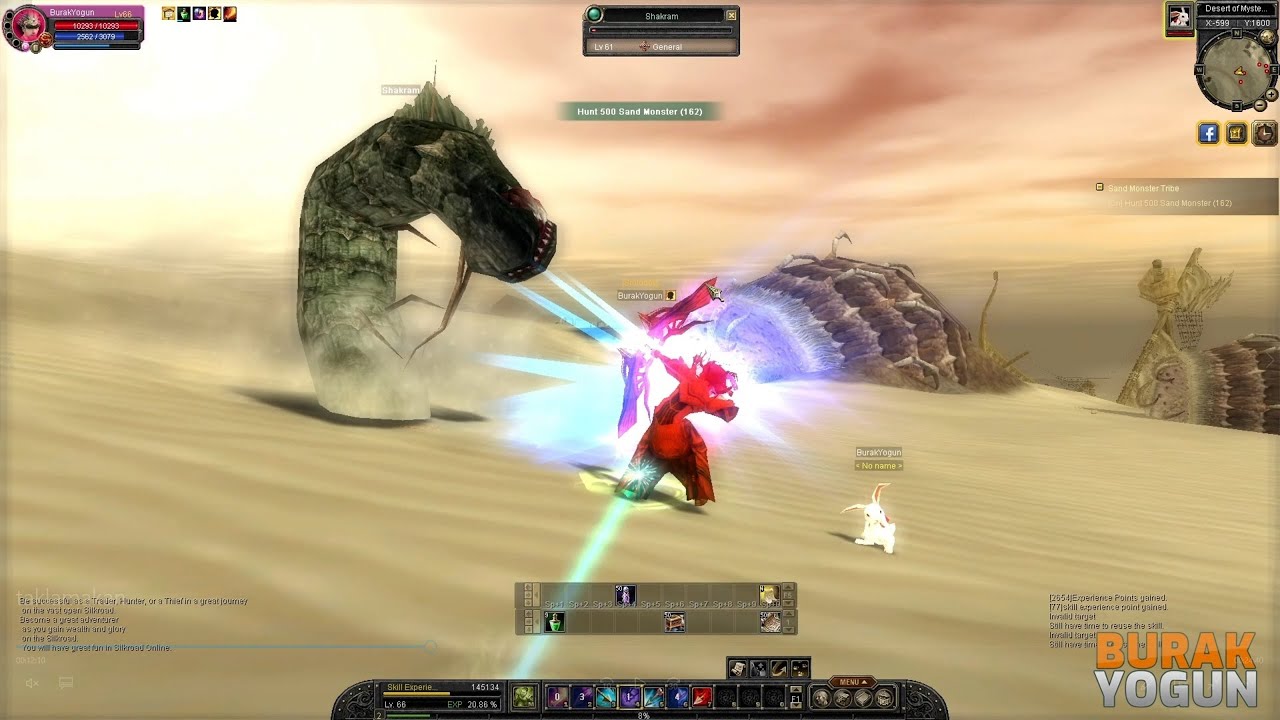Open the Facebook icon button
Viewport: 1280px width, 720px height.
[x=1208, y=133]
